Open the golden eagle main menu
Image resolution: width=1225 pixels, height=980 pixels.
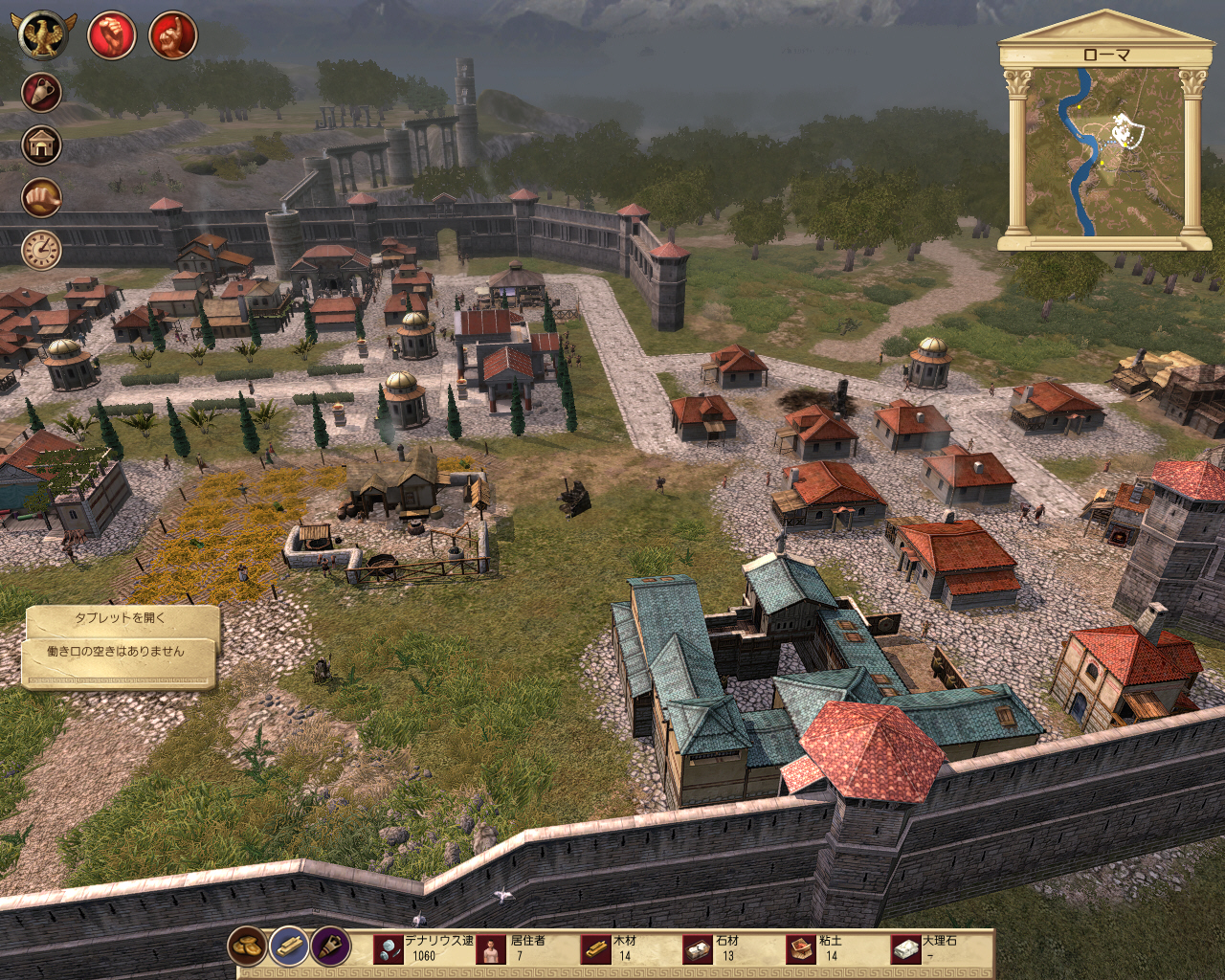(x=42, y=36)
